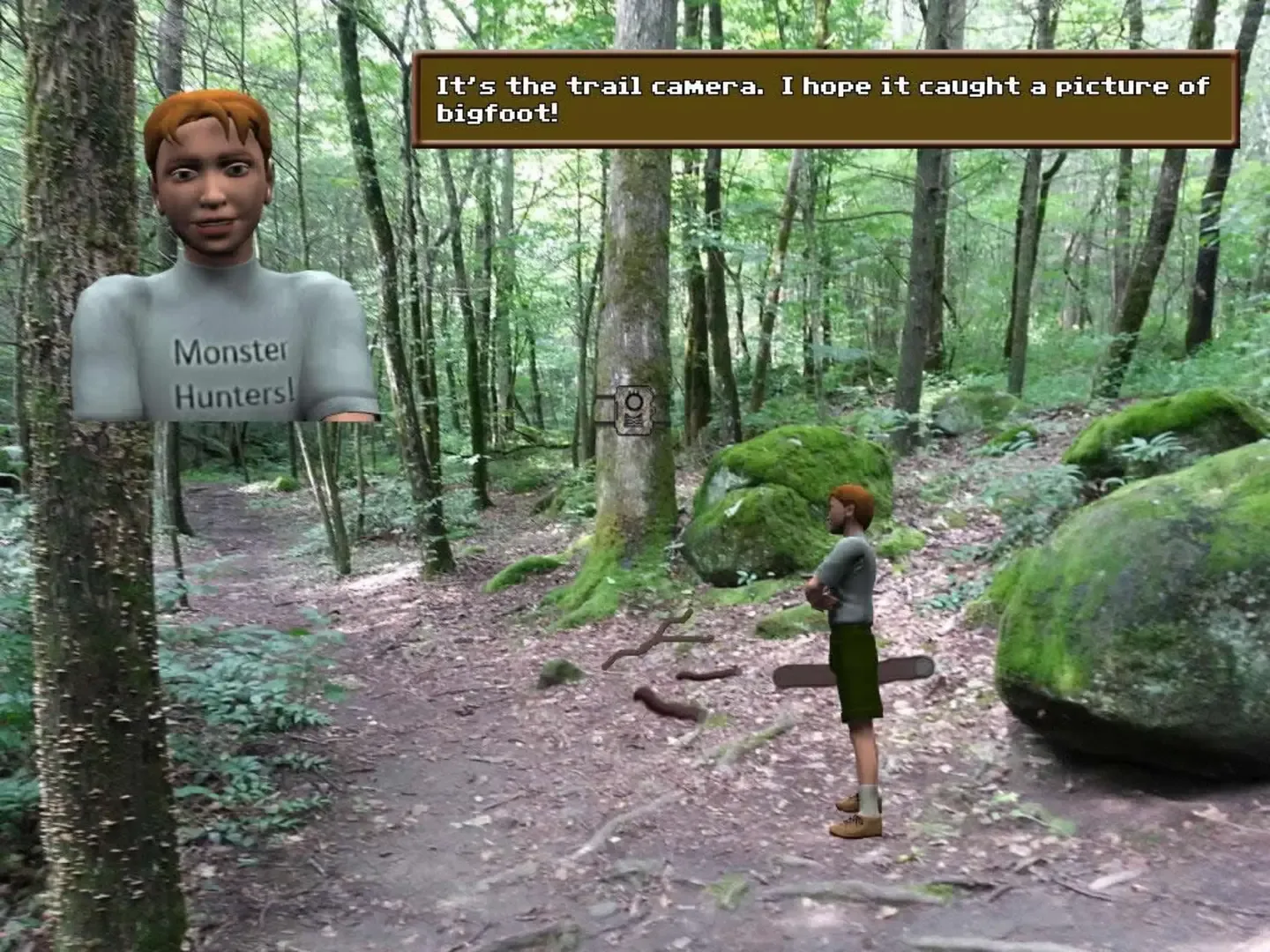The height and width of the screenshot is (952, 1270).
Task: Select the curved stick on the lower path
Action: pyautogui.click(x=663, y=703)
